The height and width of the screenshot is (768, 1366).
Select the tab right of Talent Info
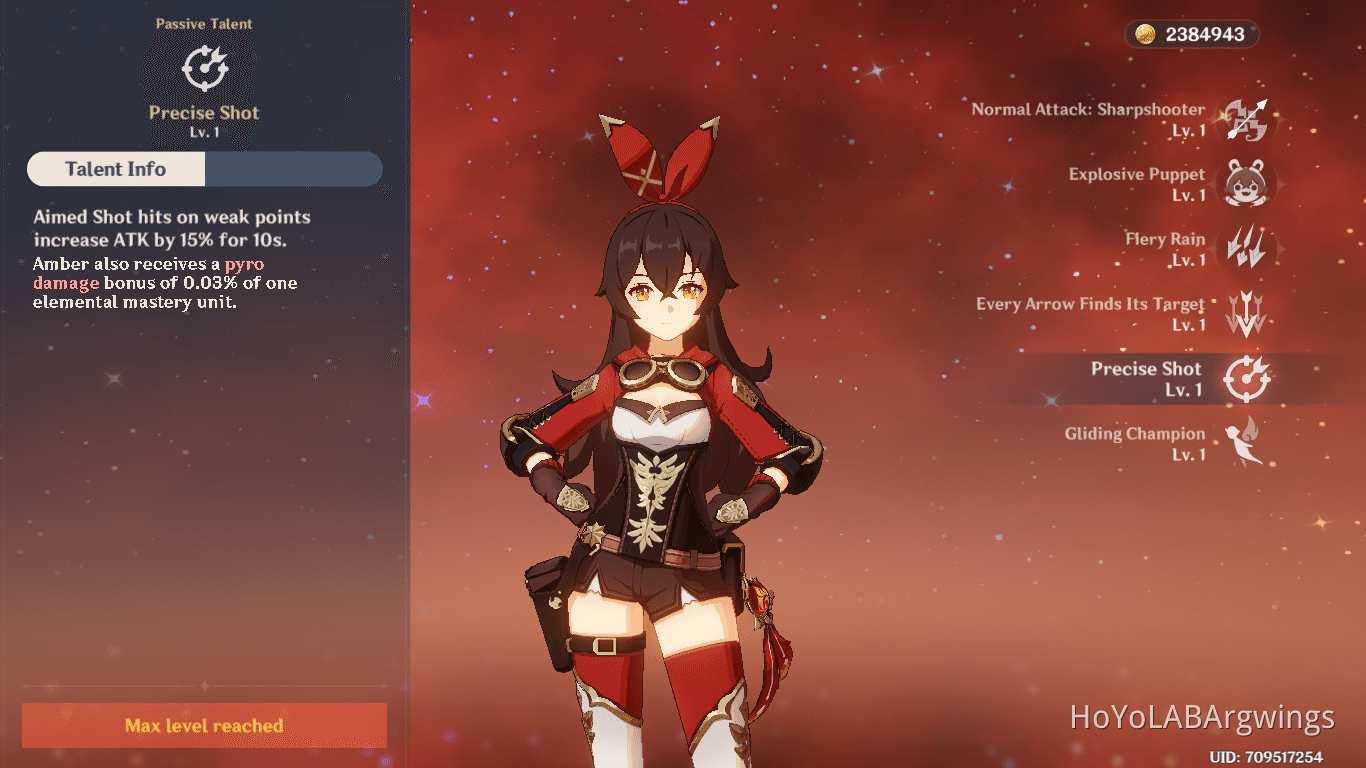(x=293, y=169)
